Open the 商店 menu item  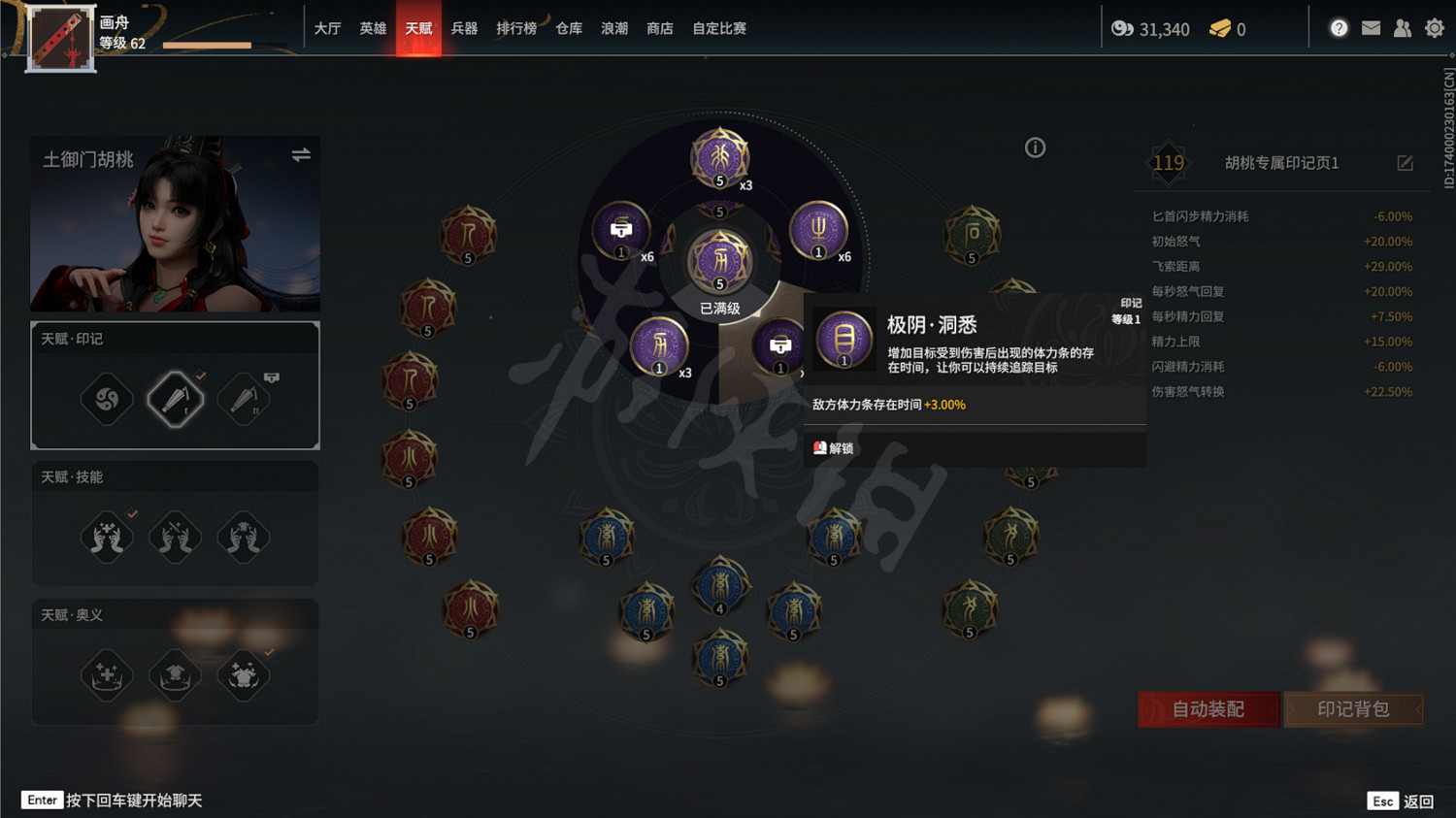pos(660,28)
